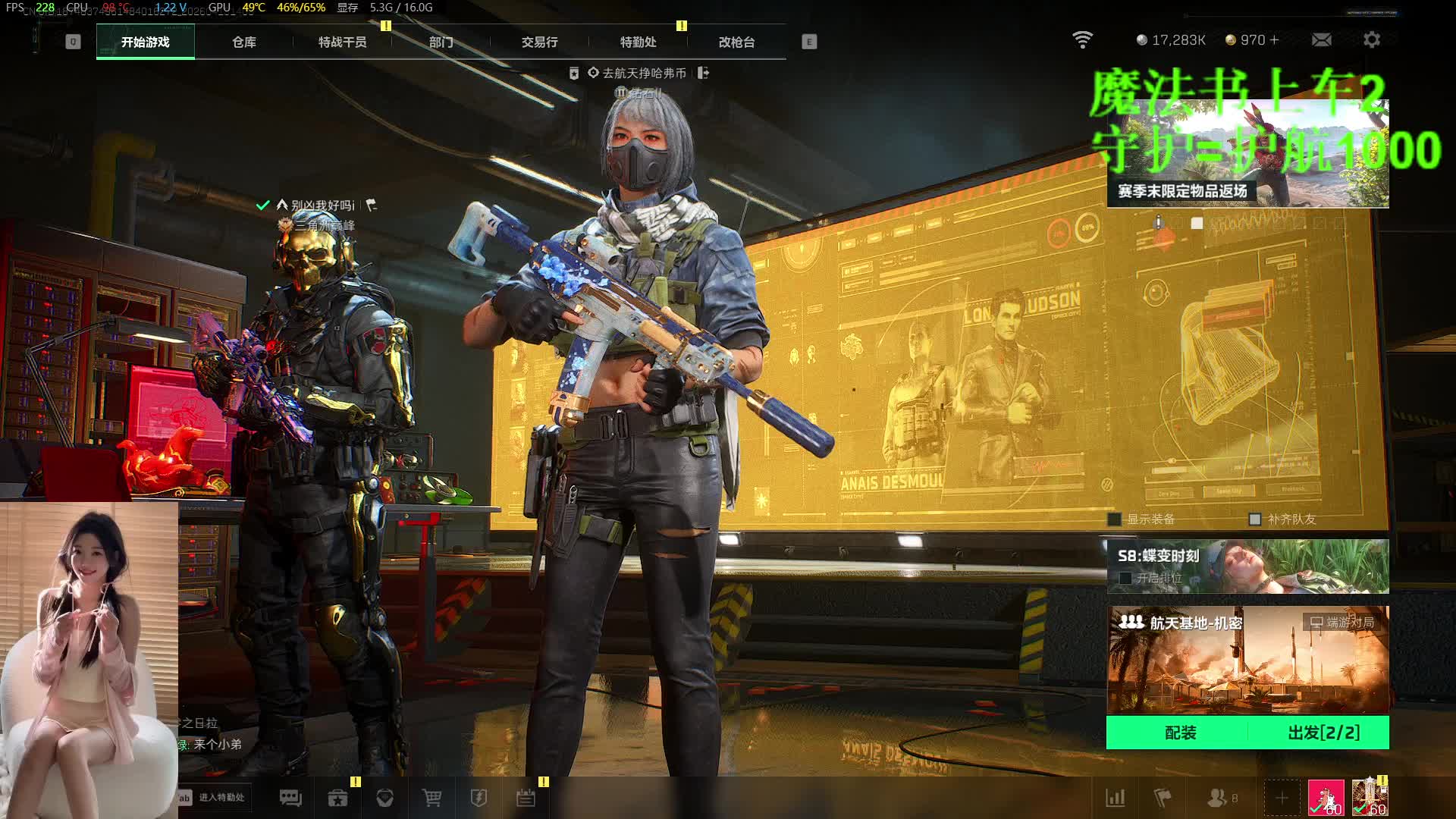Toggle the 补齐队友 fill teammates checkbox
The image size is (1456, 819).
[x=1255, y=519]
